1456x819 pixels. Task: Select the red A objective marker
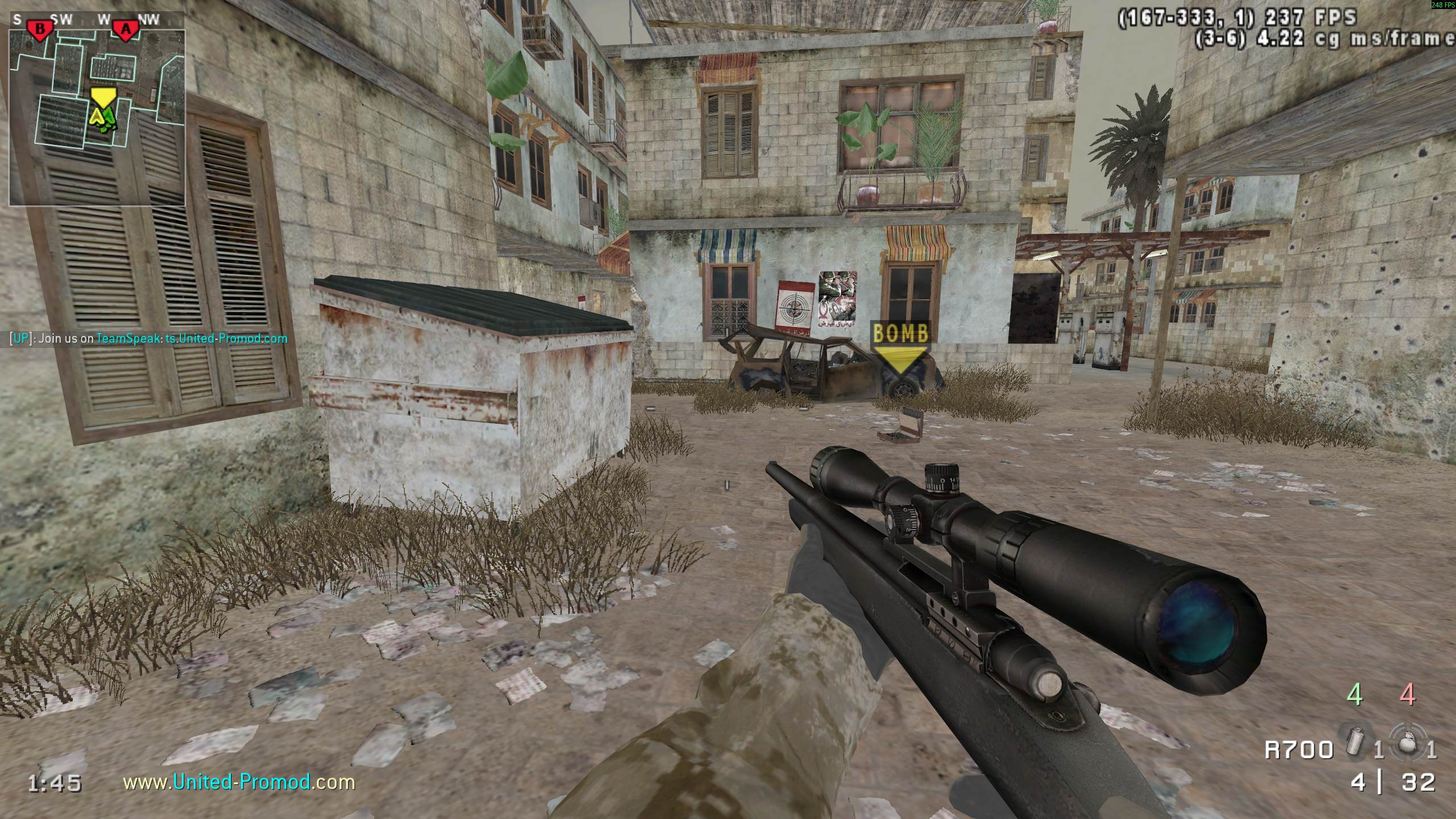(125, 30)
